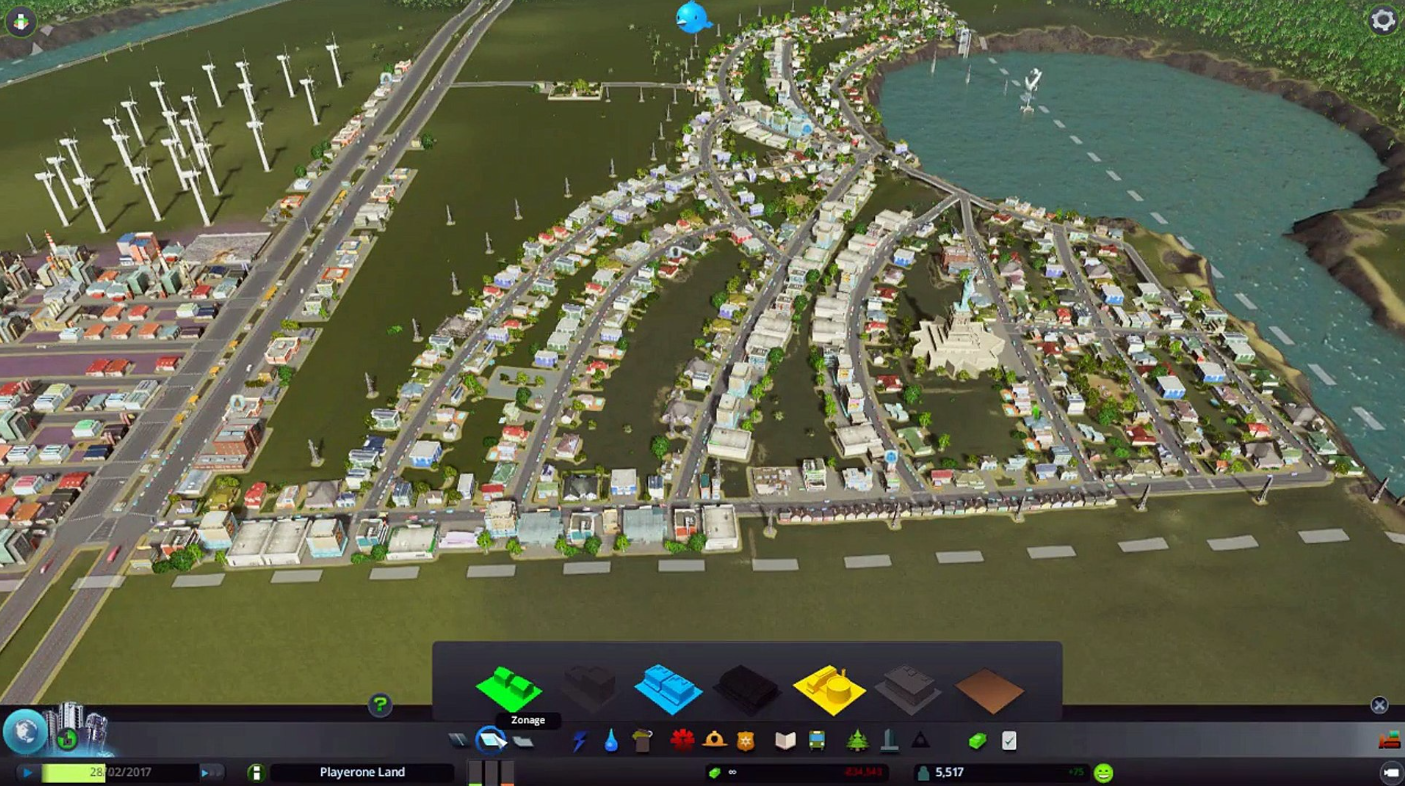The height and width of the screenshot is (786, 1405).
Task: Open the Policies checkmark panel
Action: [1008, 740]
